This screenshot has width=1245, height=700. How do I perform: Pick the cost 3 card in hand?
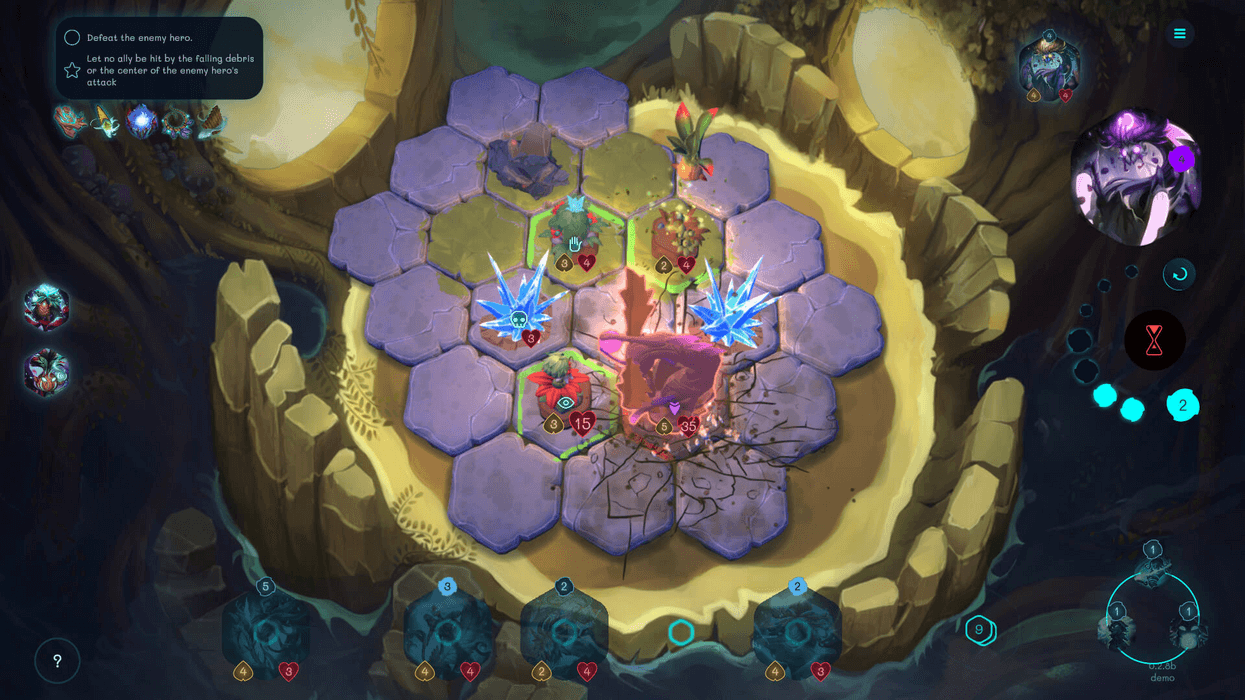(x=447, y=632)
